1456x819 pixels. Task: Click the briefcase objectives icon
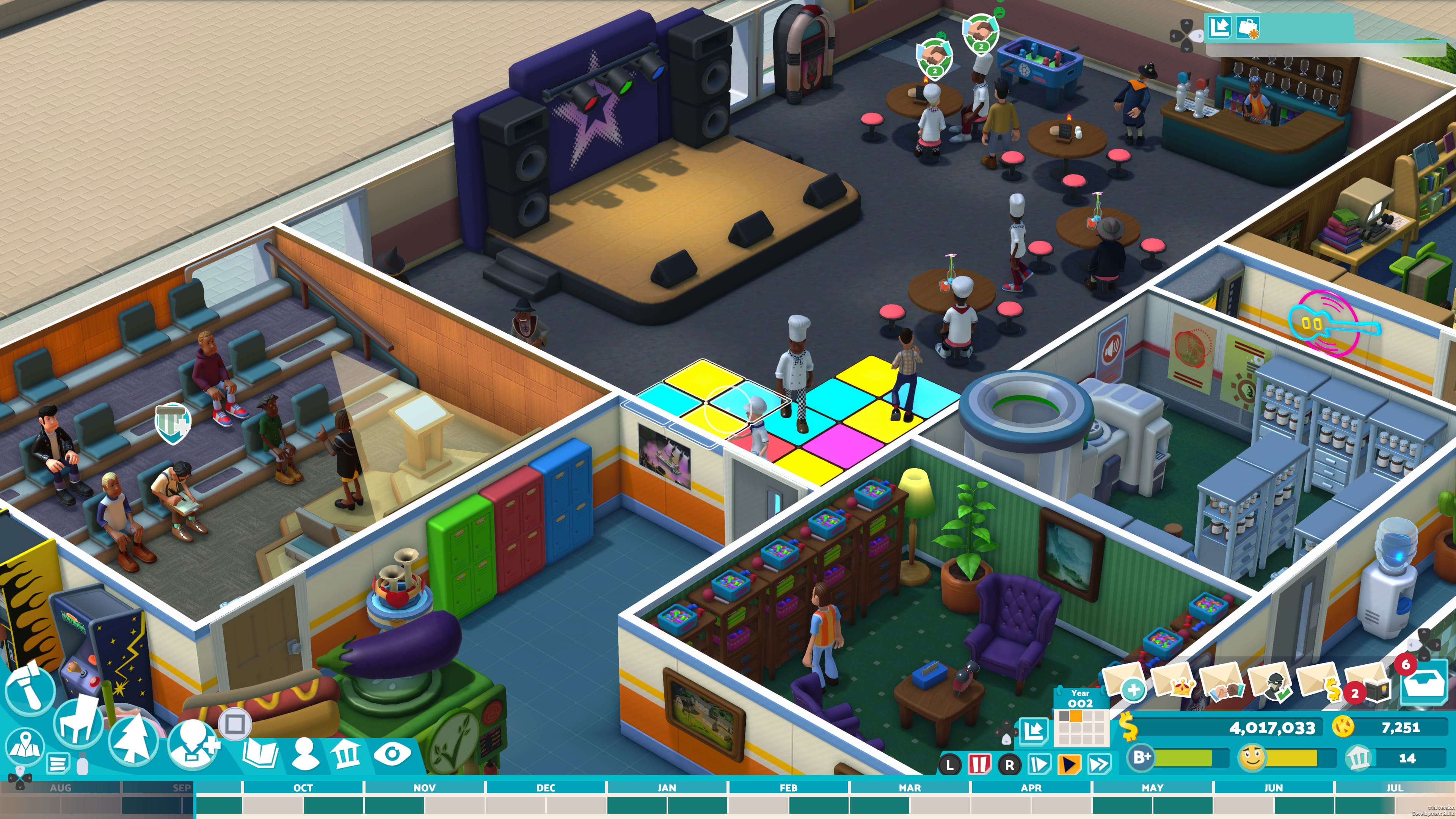point(1247,27)
